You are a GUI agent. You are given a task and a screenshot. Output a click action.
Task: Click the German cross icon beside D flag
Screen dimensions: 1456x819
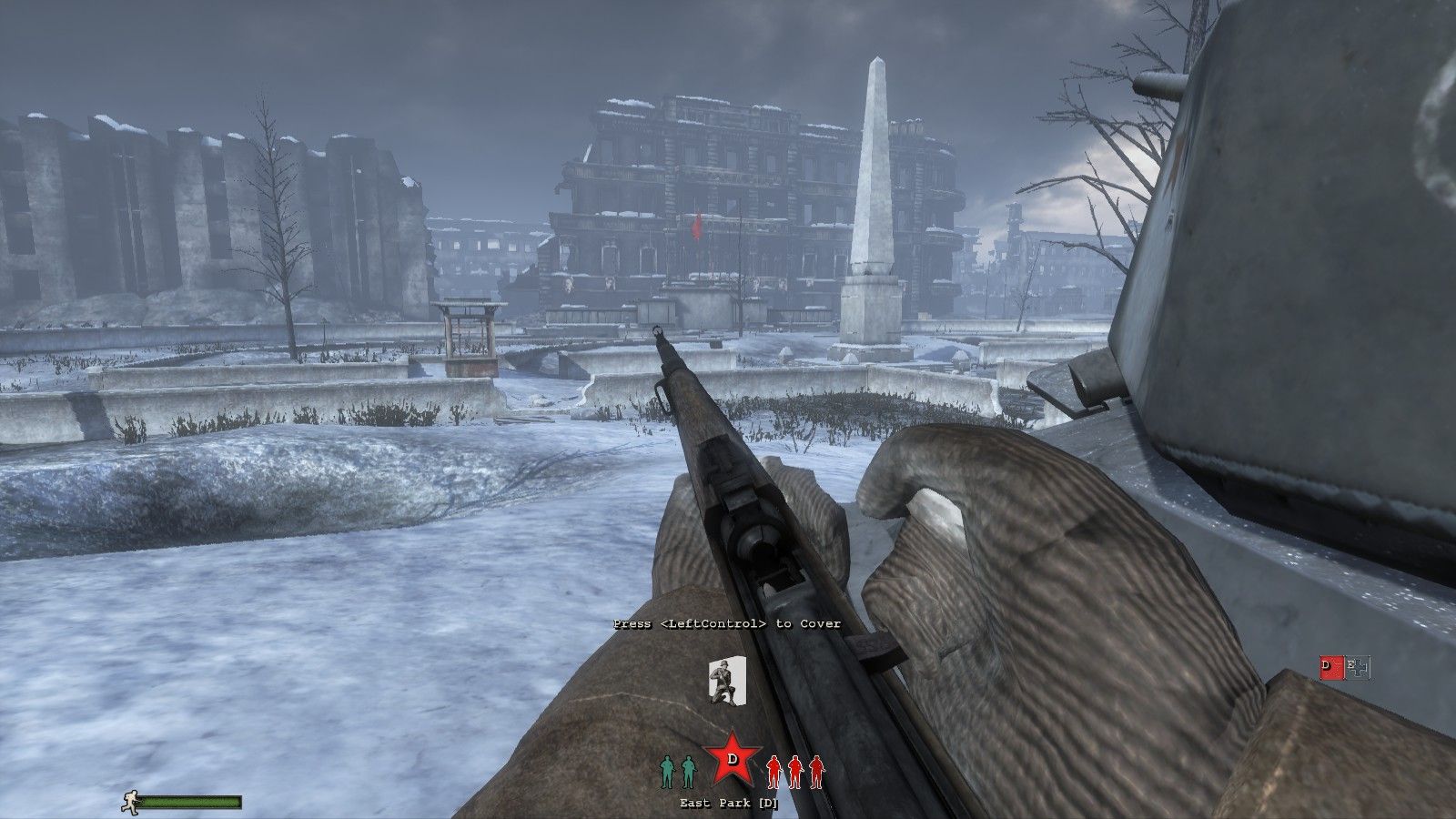[x=1358, y=668]
